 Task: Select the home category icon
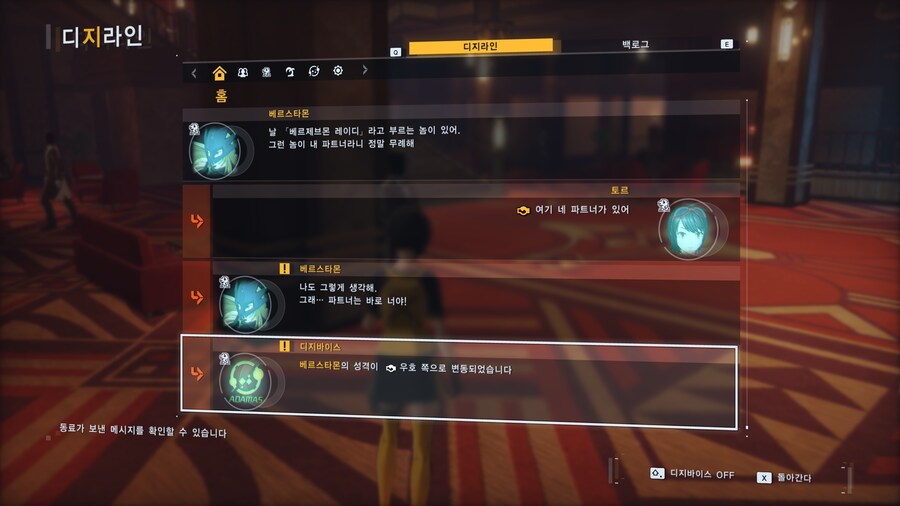pyautogui.click(x=220, y=72)
